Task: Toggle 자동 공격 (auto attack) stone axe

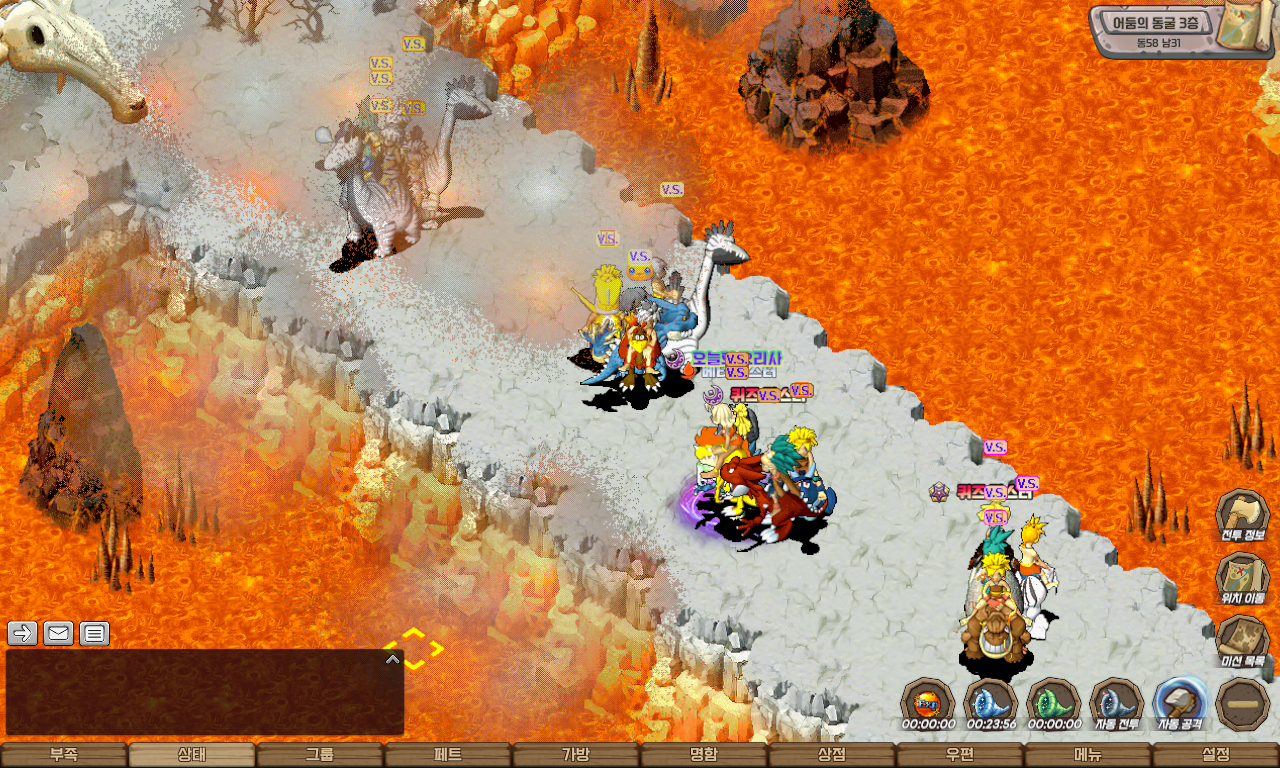Action: (x=1180, y=703)
